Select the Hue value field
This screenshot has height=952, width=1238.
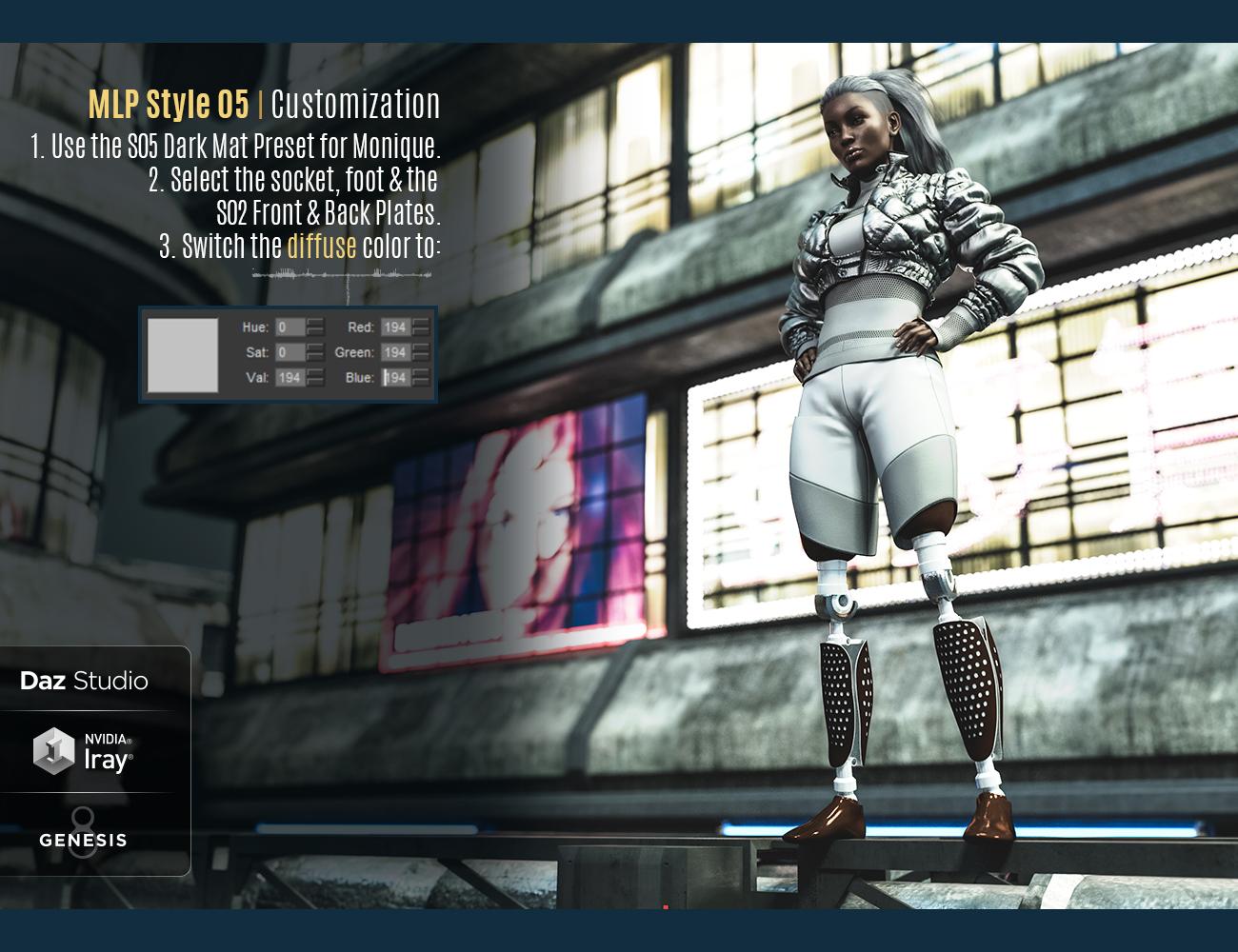click(x=290, y=327)
